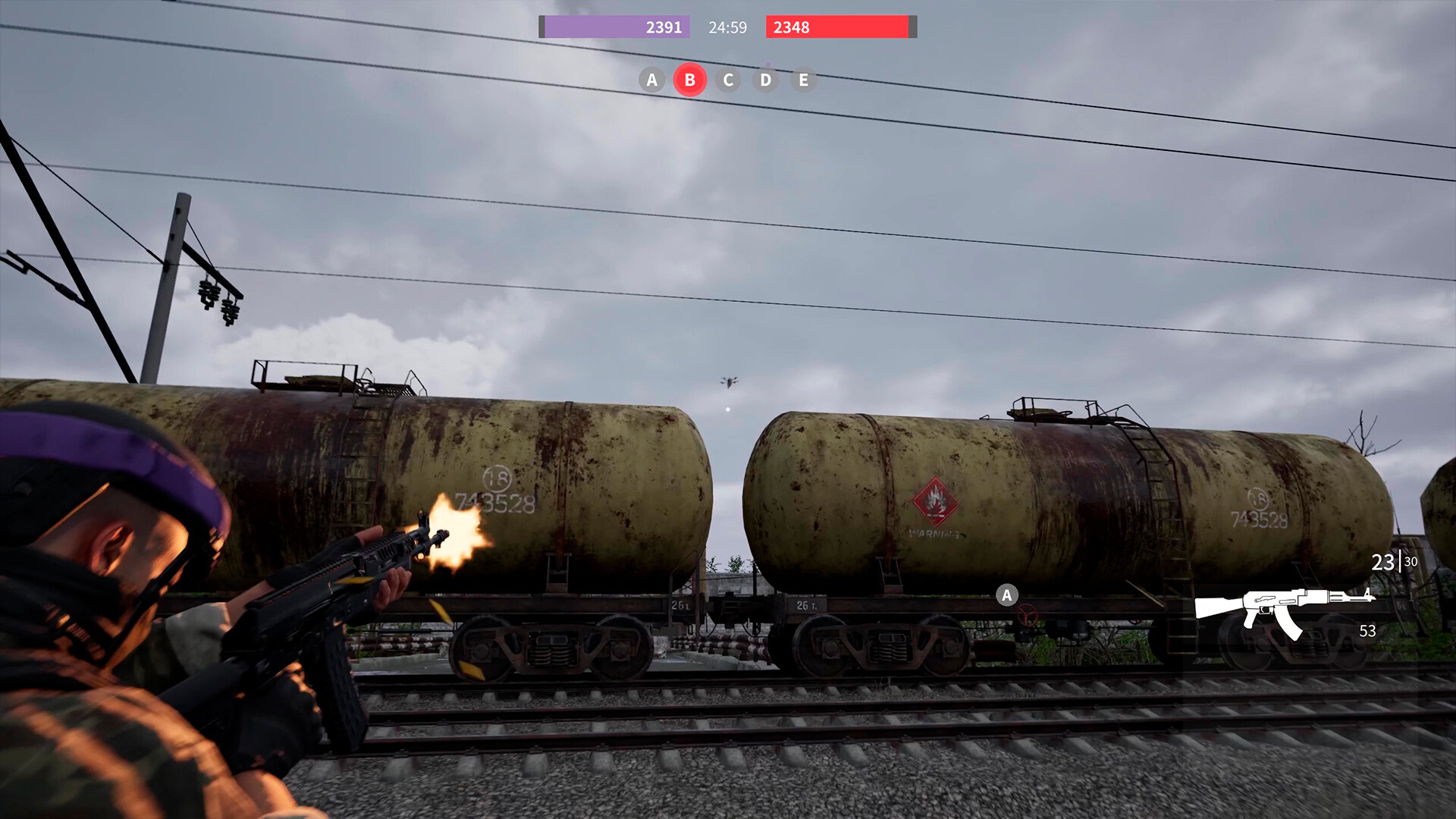
Task: Click the A marker floating on the tanker car
Action: pos(1006,596)
